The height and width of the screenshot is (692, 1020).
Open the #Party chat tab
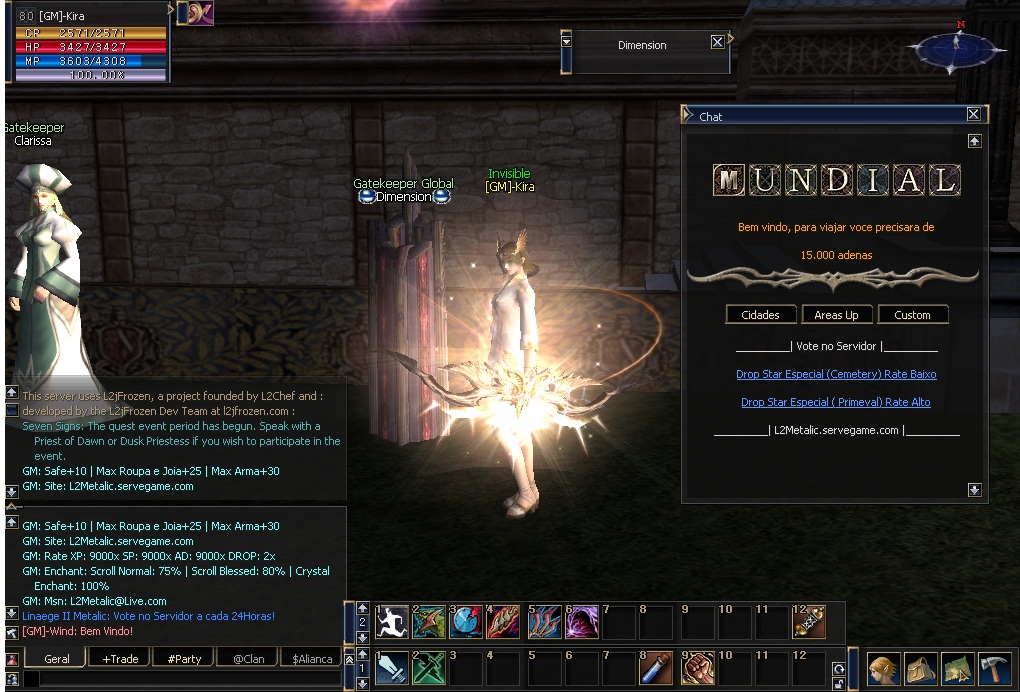point(184,659)
